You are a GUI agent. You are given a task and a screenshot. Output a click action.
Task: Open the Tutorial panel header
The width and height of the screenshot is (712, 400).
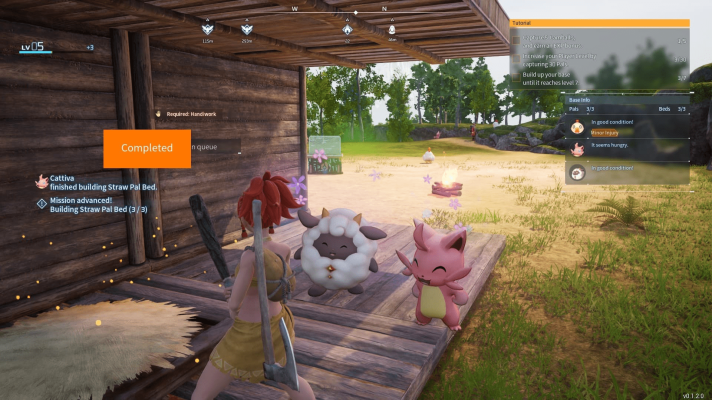[x=599, y=22]
